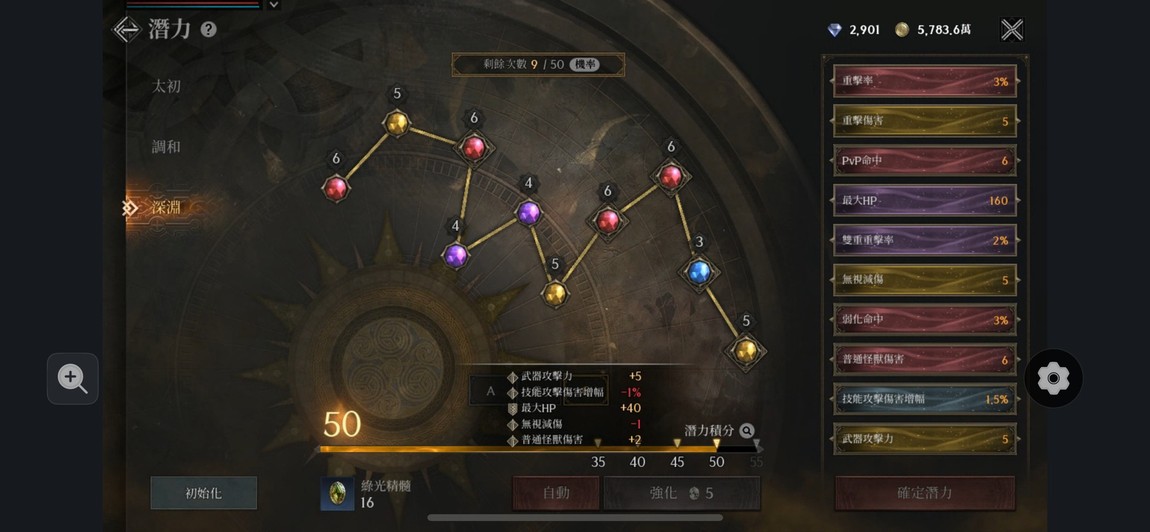The image size is (1150, 532).
Task: Activate the 自動 auto button
Action: click(x=556, y=493)
